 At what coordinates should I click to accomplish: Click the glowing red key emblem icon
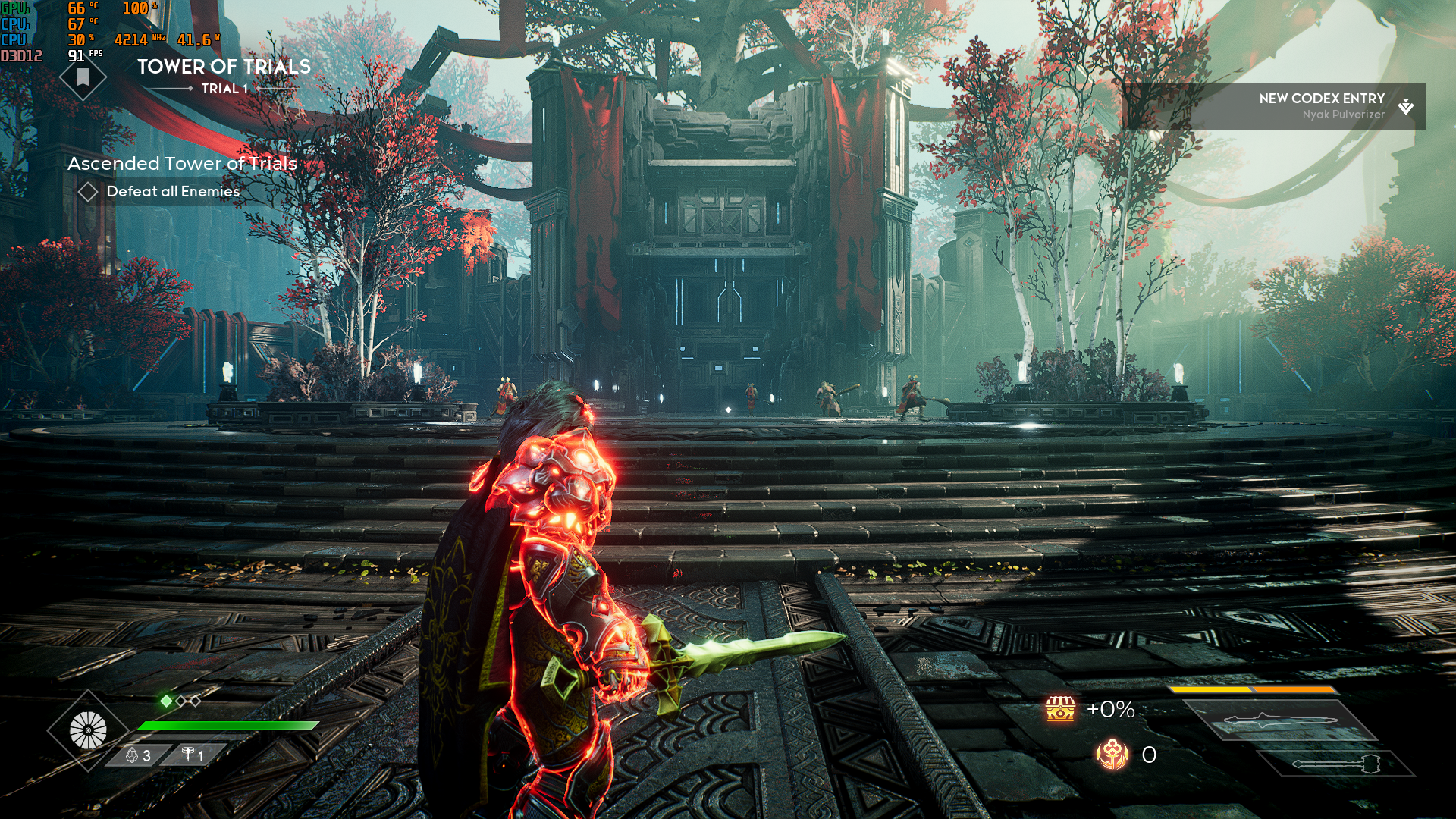pos(1112,755)
